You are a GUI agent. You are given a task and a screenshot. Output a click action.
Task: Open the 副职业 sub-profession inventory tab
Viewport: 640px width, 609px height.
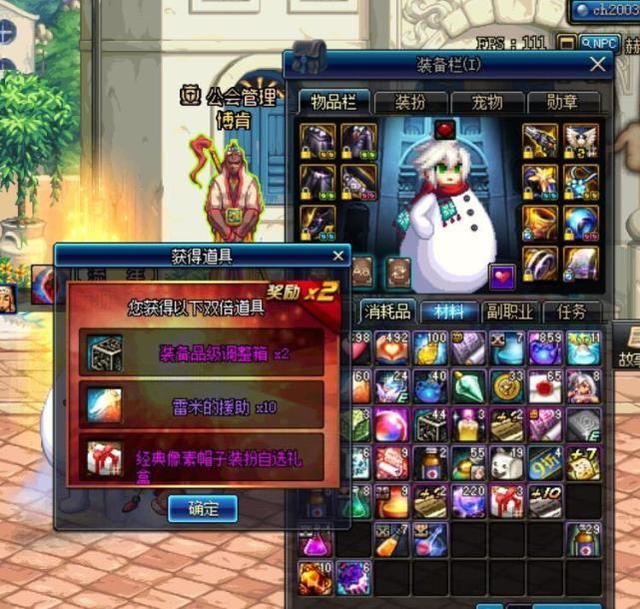tap(510, 312)
